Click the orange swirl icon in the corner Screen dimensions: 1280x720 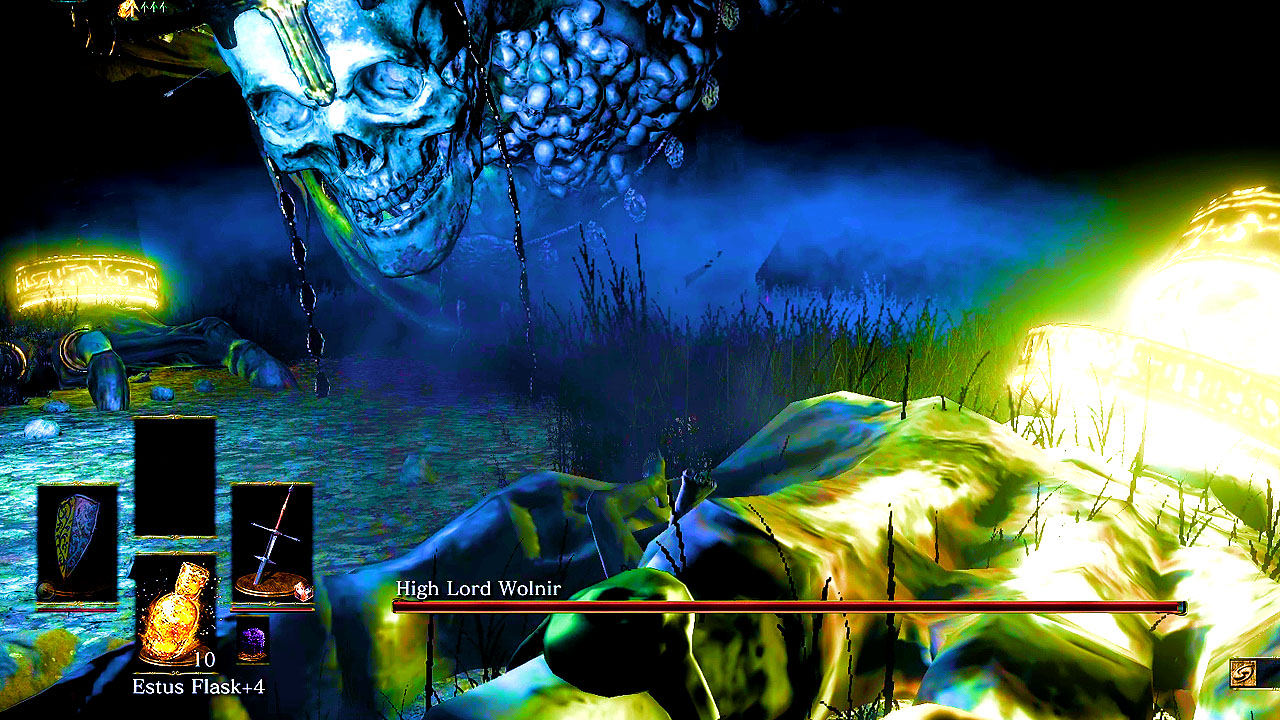point(1243,673)
